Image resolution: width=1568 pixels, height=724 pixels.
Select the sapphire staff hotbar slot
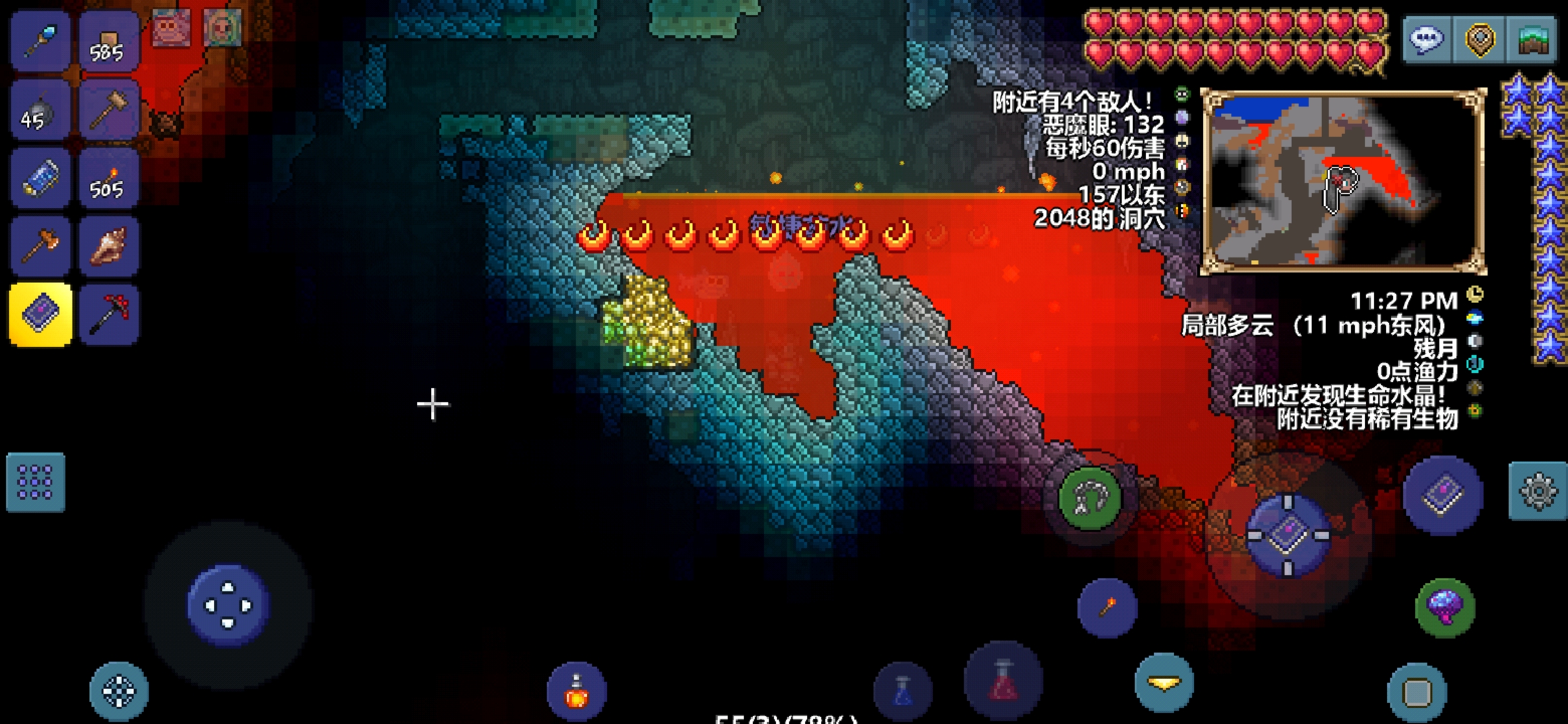point(40,42)
